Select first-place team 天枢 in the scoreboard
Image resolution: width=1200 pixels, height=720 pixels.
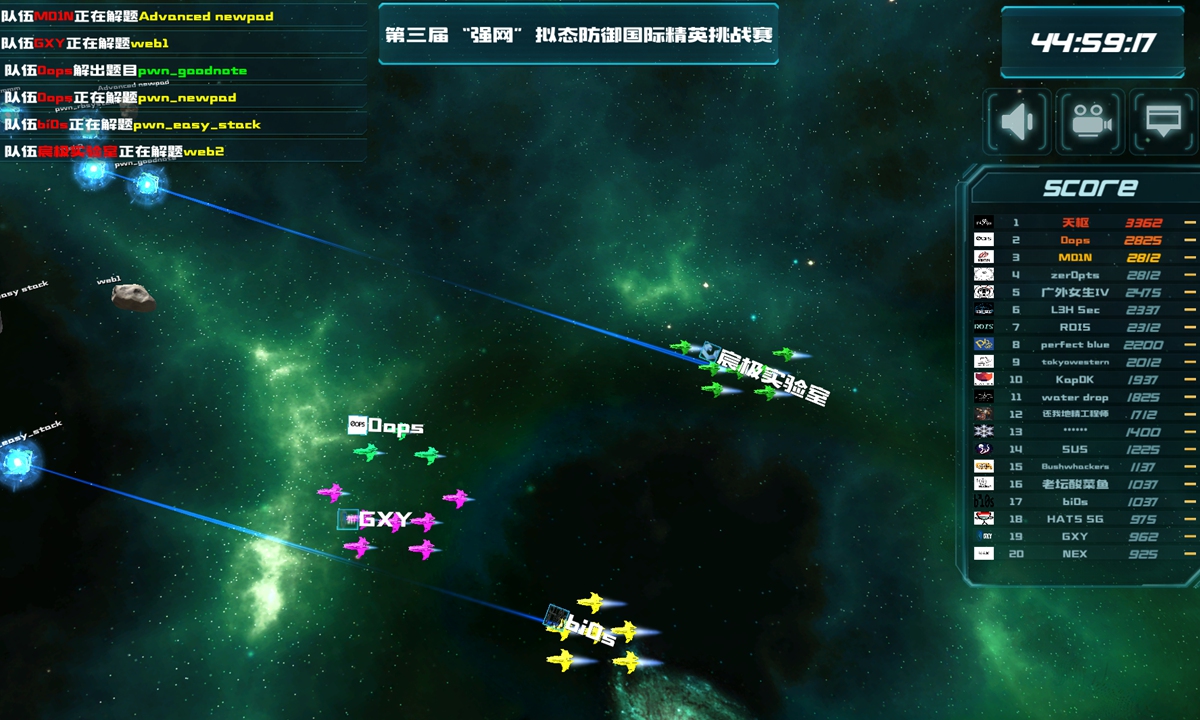pos(1075,223)
